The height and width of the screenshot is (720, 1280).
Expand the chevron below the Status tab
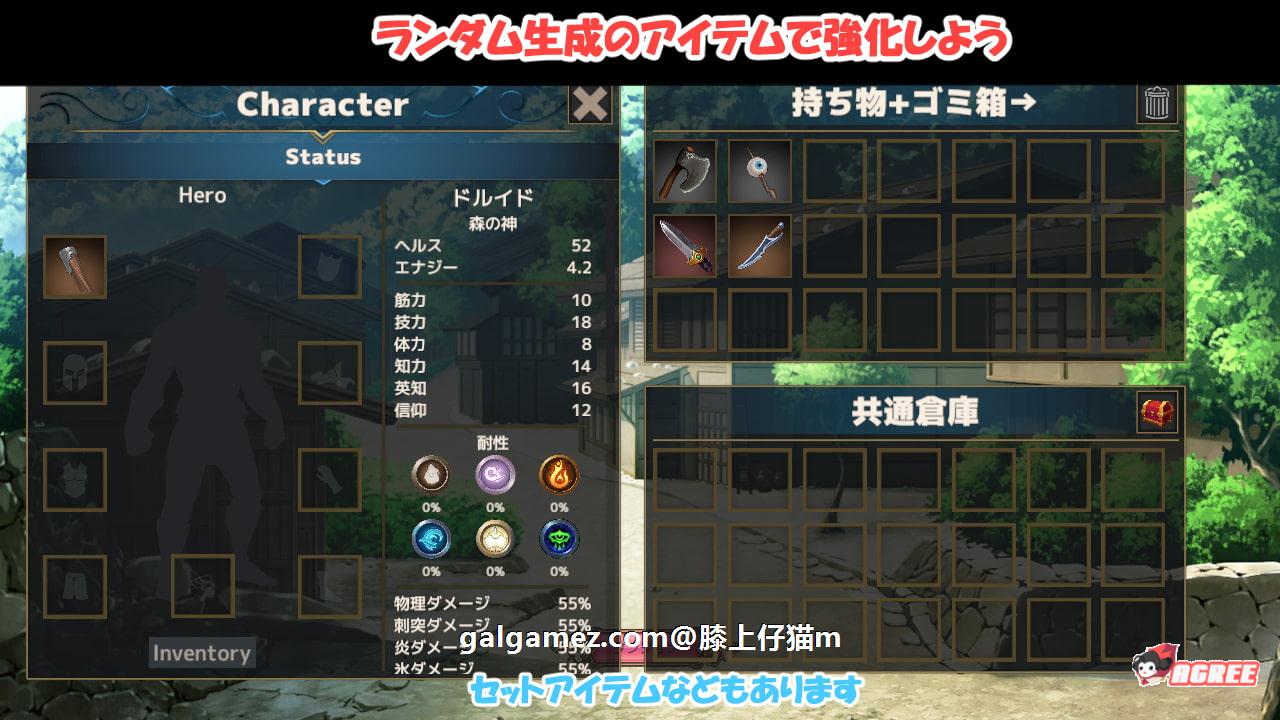[321, 181]
